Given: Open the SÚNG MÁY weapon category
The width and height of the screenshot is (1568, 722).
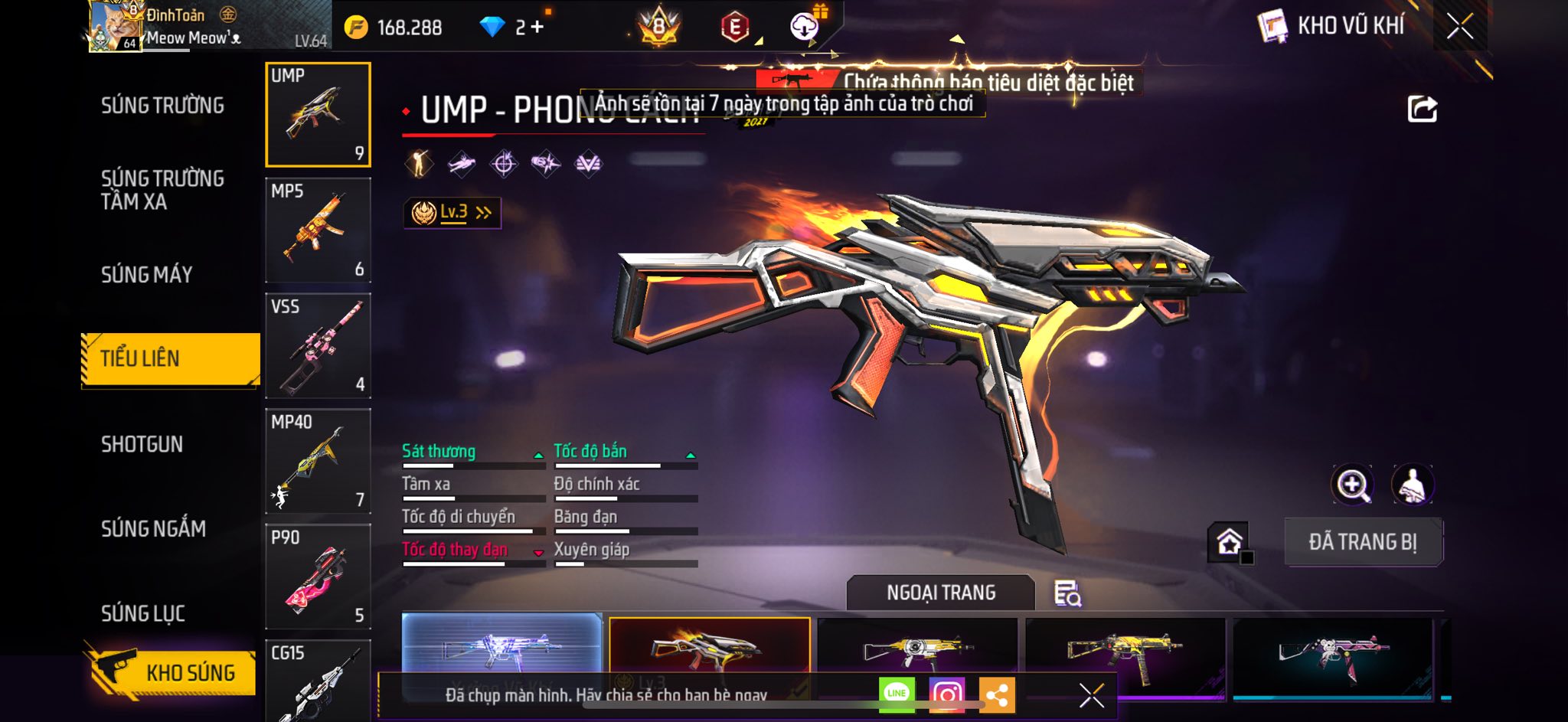Looking at the screenshot, I should (x=147, y=275).
